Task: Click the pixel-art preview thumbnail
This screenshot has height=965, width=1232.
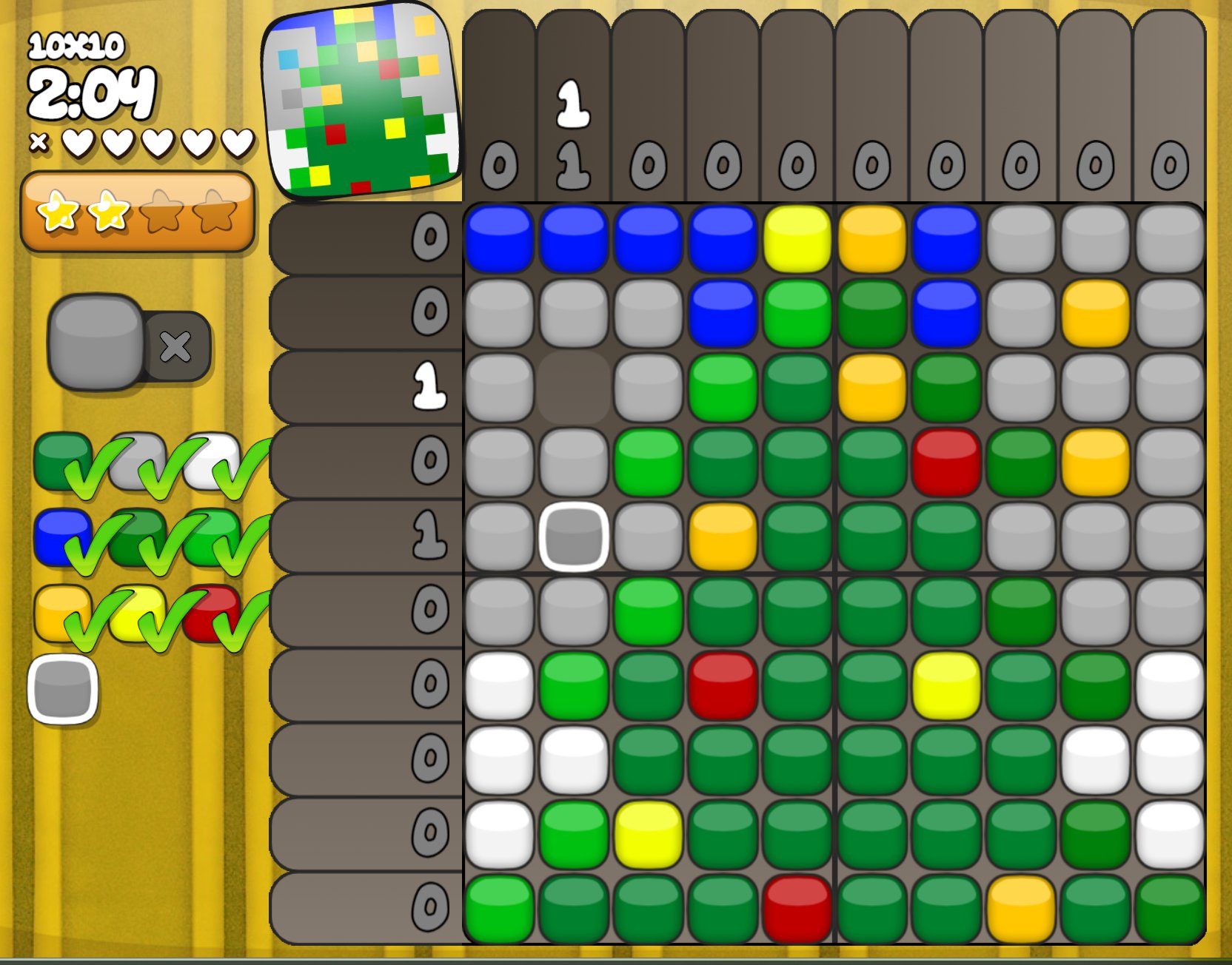Action: tap(361, 101)
